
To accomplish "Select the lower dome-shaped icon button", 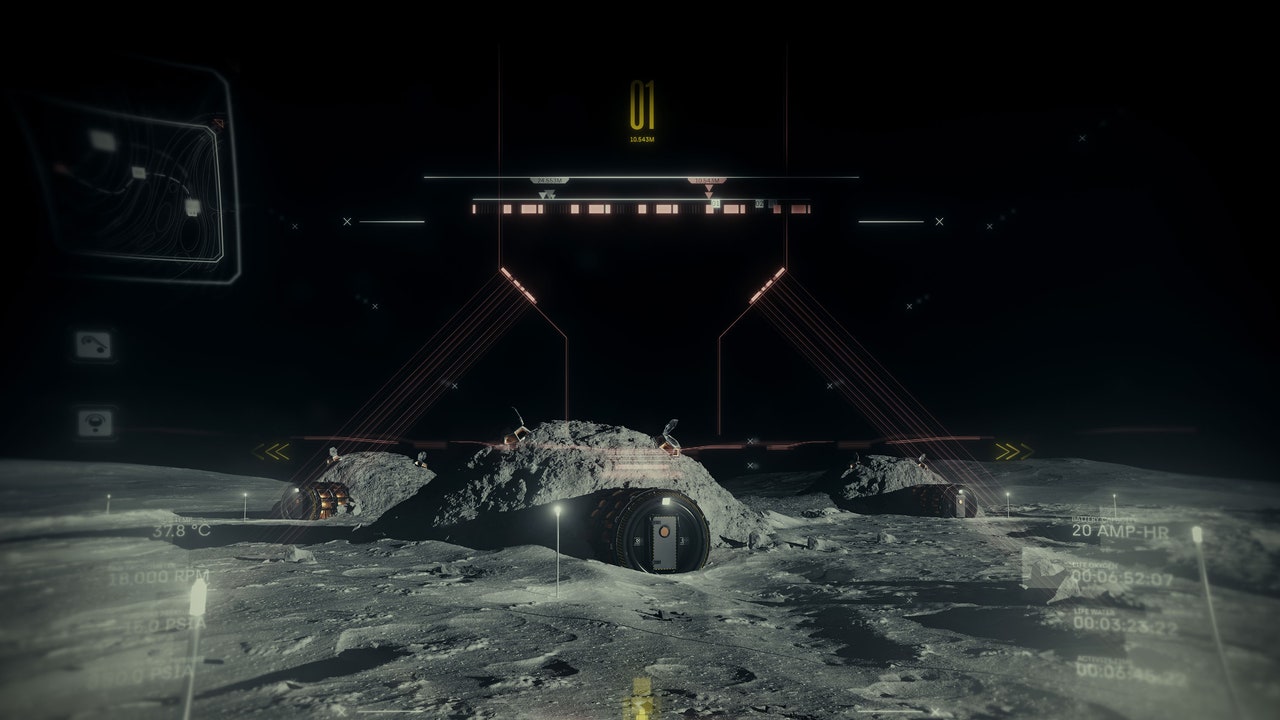I will click(x=94, y=423).
